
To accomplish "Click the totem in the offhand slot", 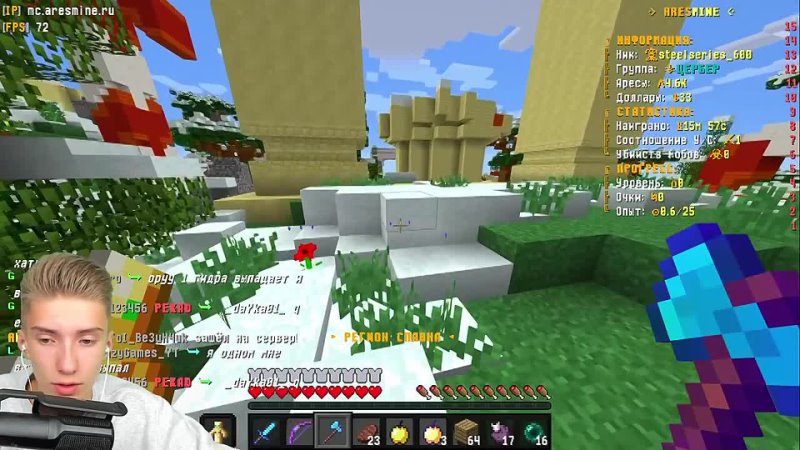I will coord(217,431).
